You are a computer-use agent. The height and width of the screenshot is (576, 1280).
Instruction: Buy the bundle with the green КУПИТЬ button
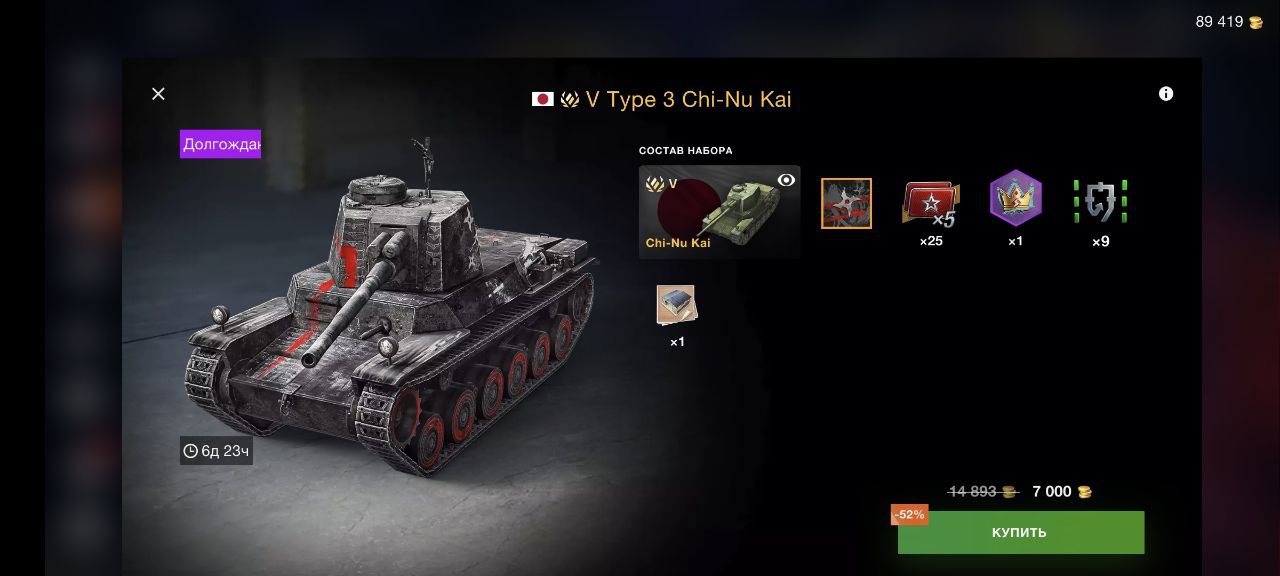(x=1020, y=532)
